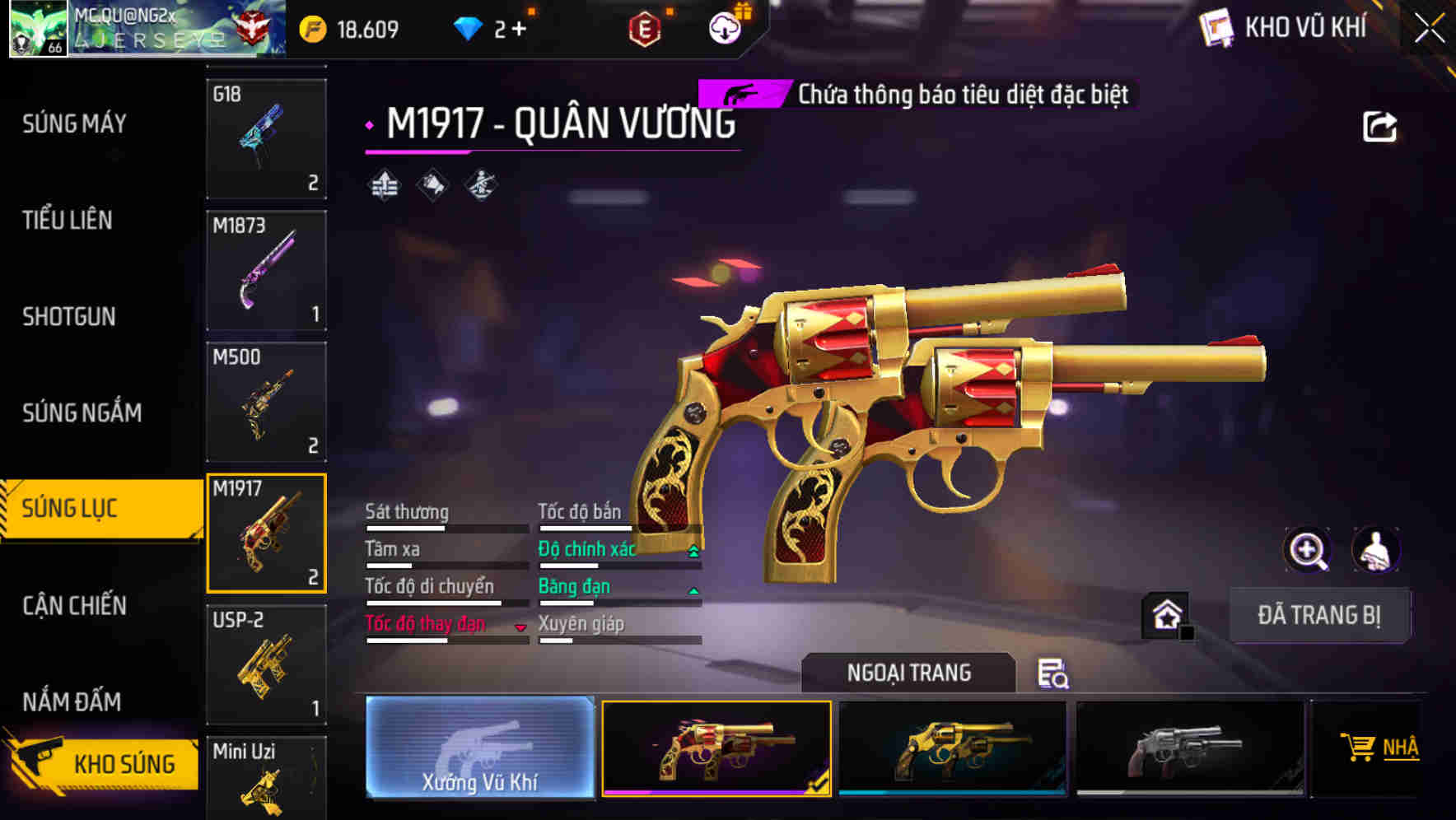Viewport: 1456px width, 820px height.
Task: Expand the Băng đạn stat arrow
Action: click(x=693, y=590)
